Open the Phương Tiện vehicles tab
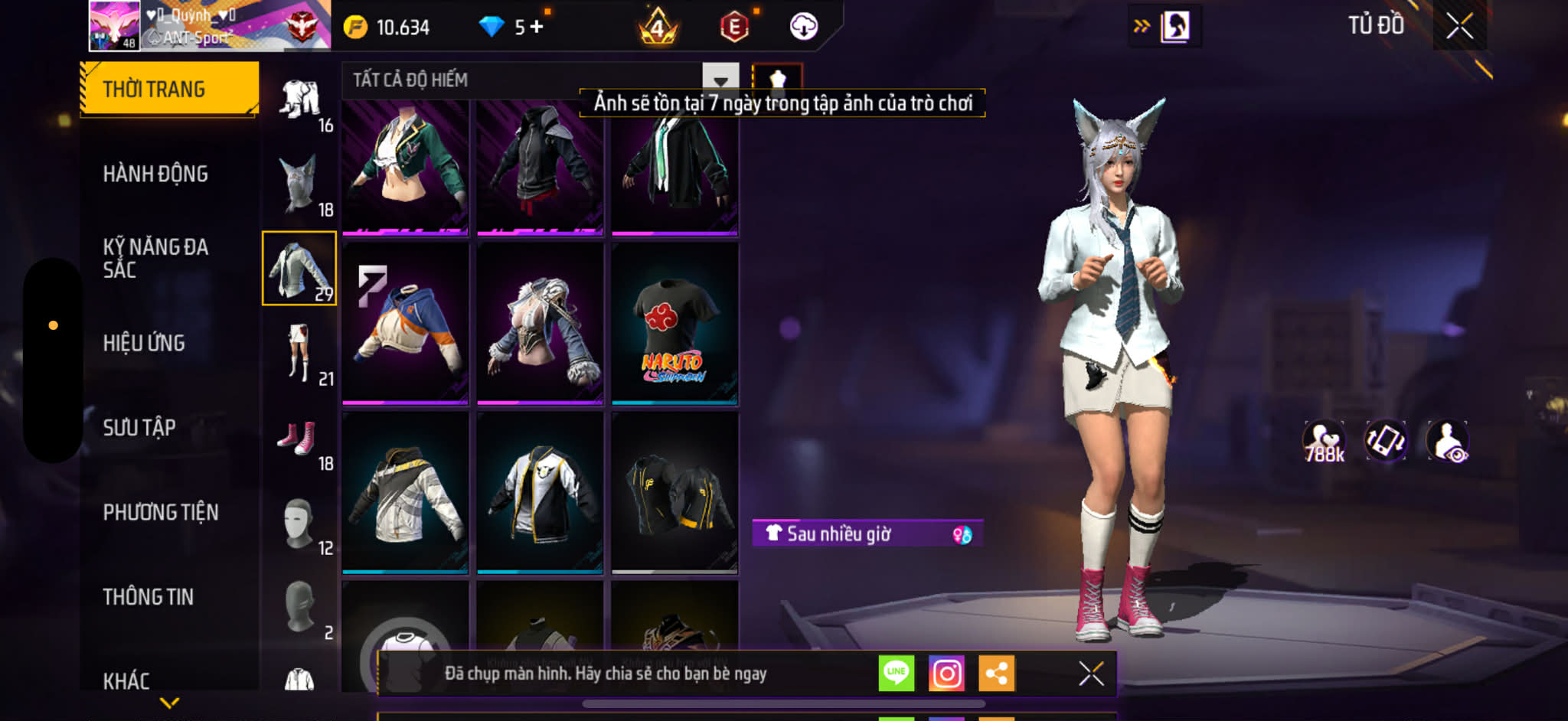This screenshot has height=721, width=1568. click(161, 512)
